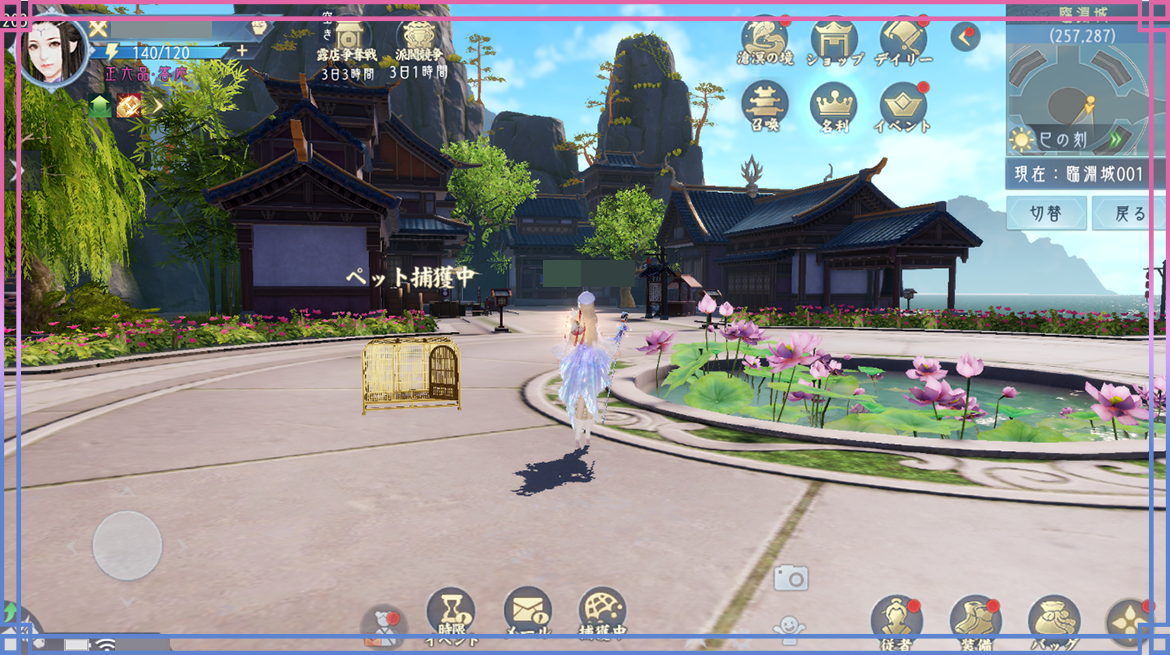Open the イベント event menu

click(x=903, y=105)
